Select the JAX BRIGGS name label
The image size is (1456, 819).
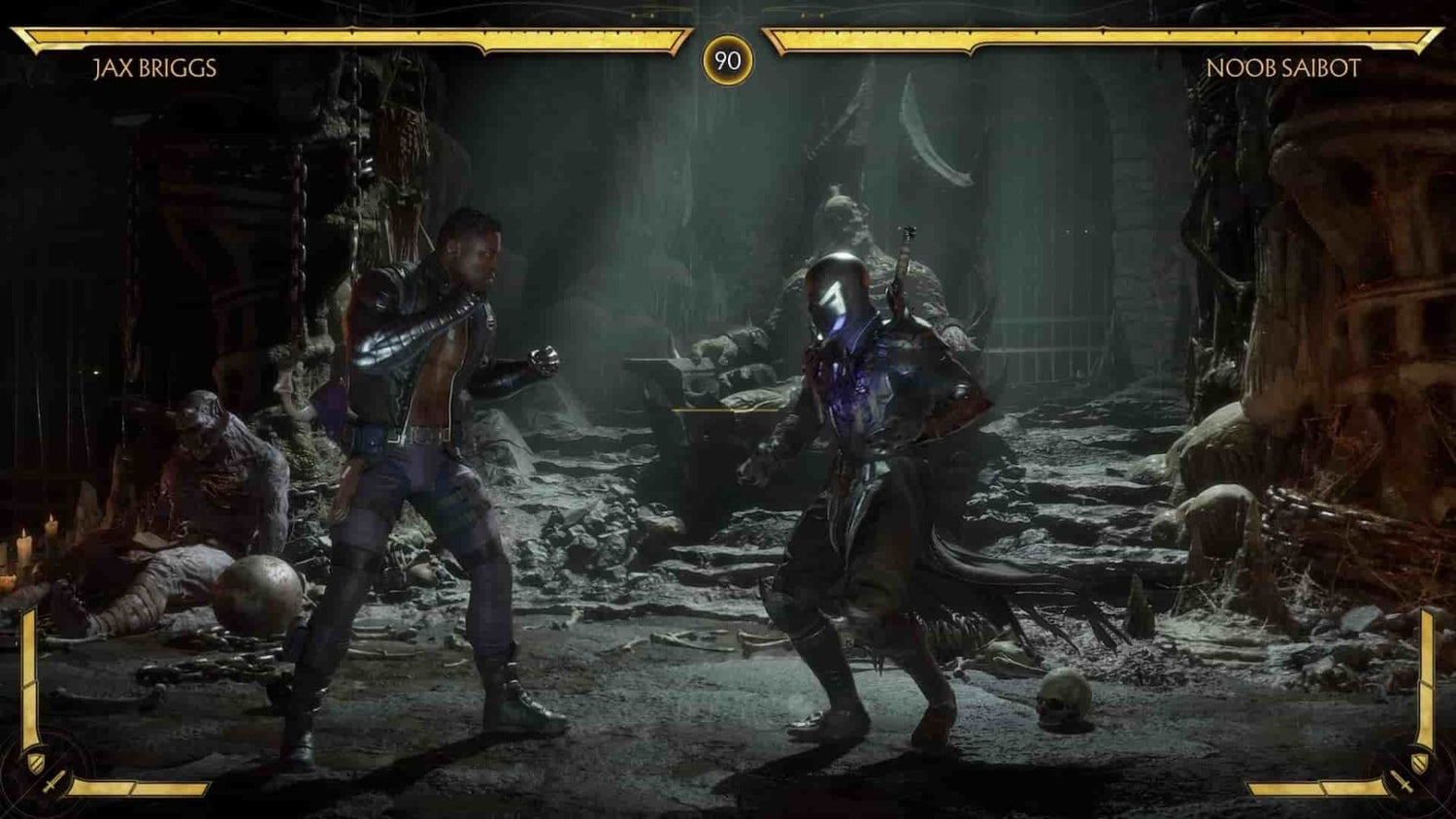155,68
